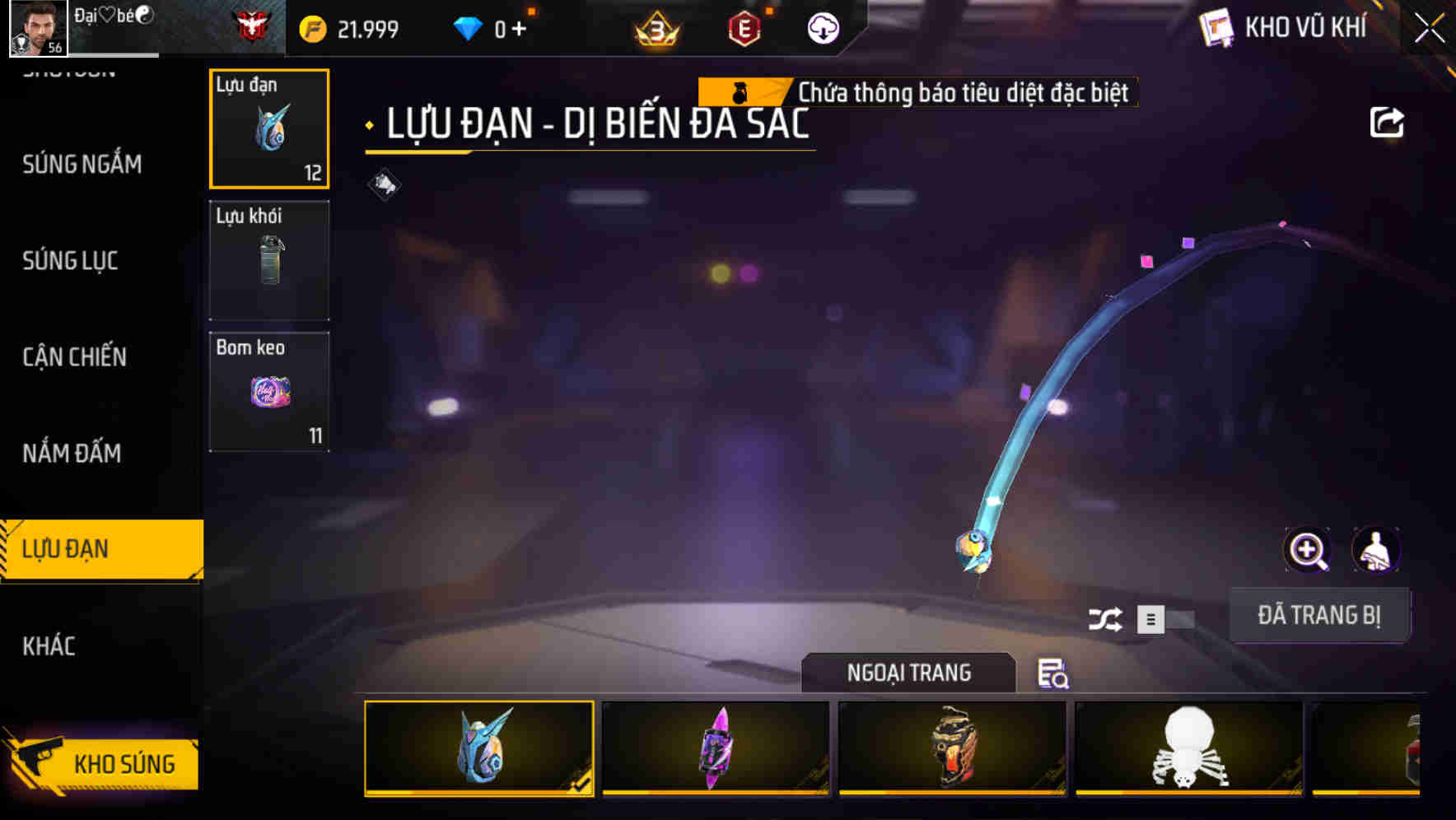
Task: Click the share icon below the close button
Action: coord(1388,122)
